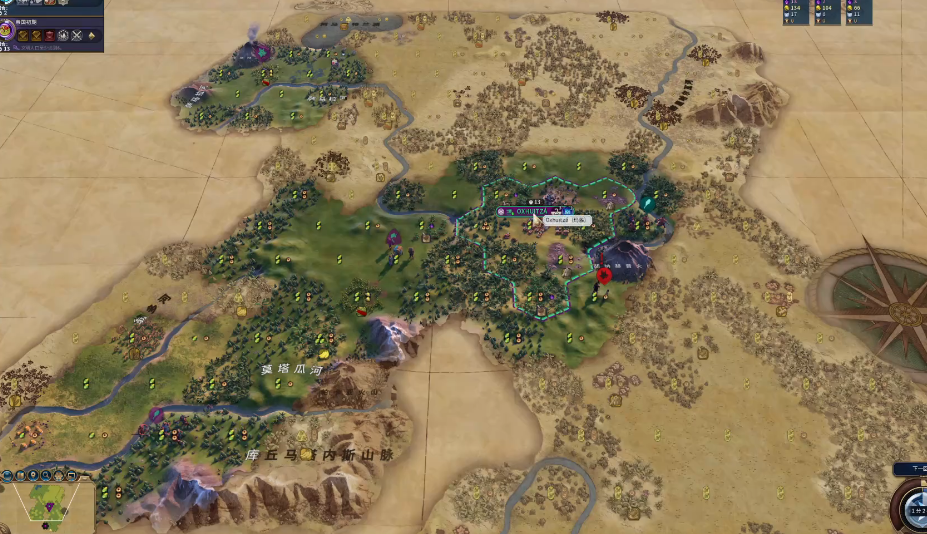Open the map pin tool above minimap
927x534 pixels.
pos(34,475)
